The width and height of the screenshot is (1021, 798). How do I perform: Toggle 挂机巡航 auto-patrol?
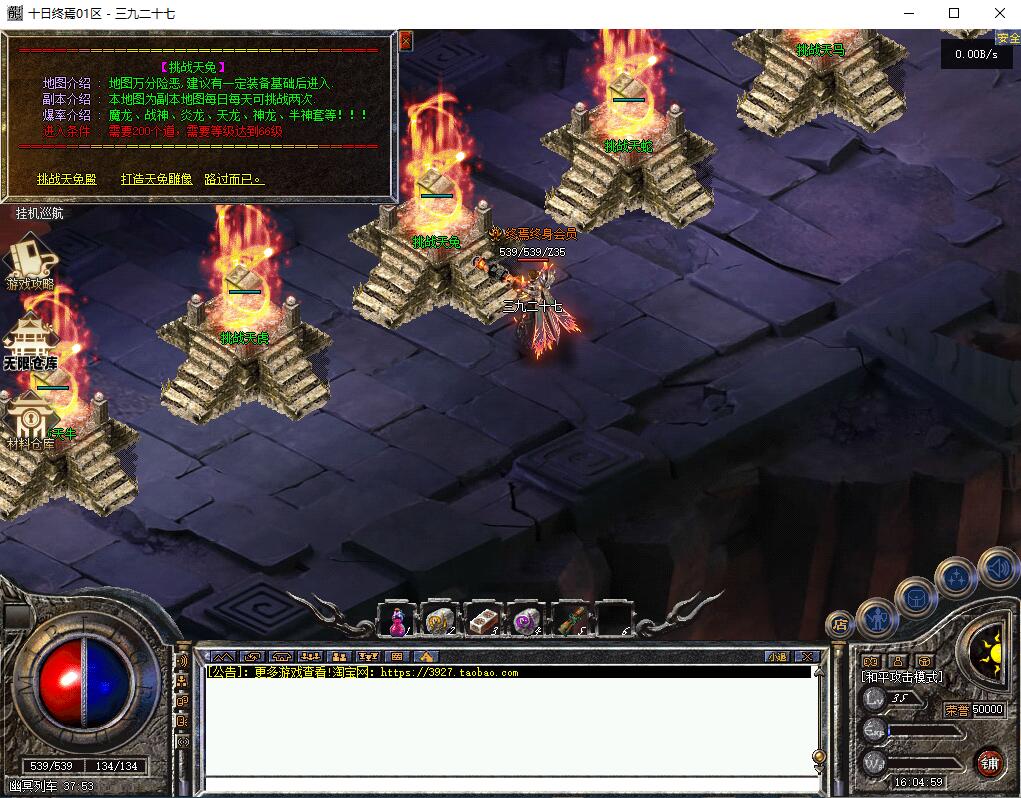click(x=39, y=213)
